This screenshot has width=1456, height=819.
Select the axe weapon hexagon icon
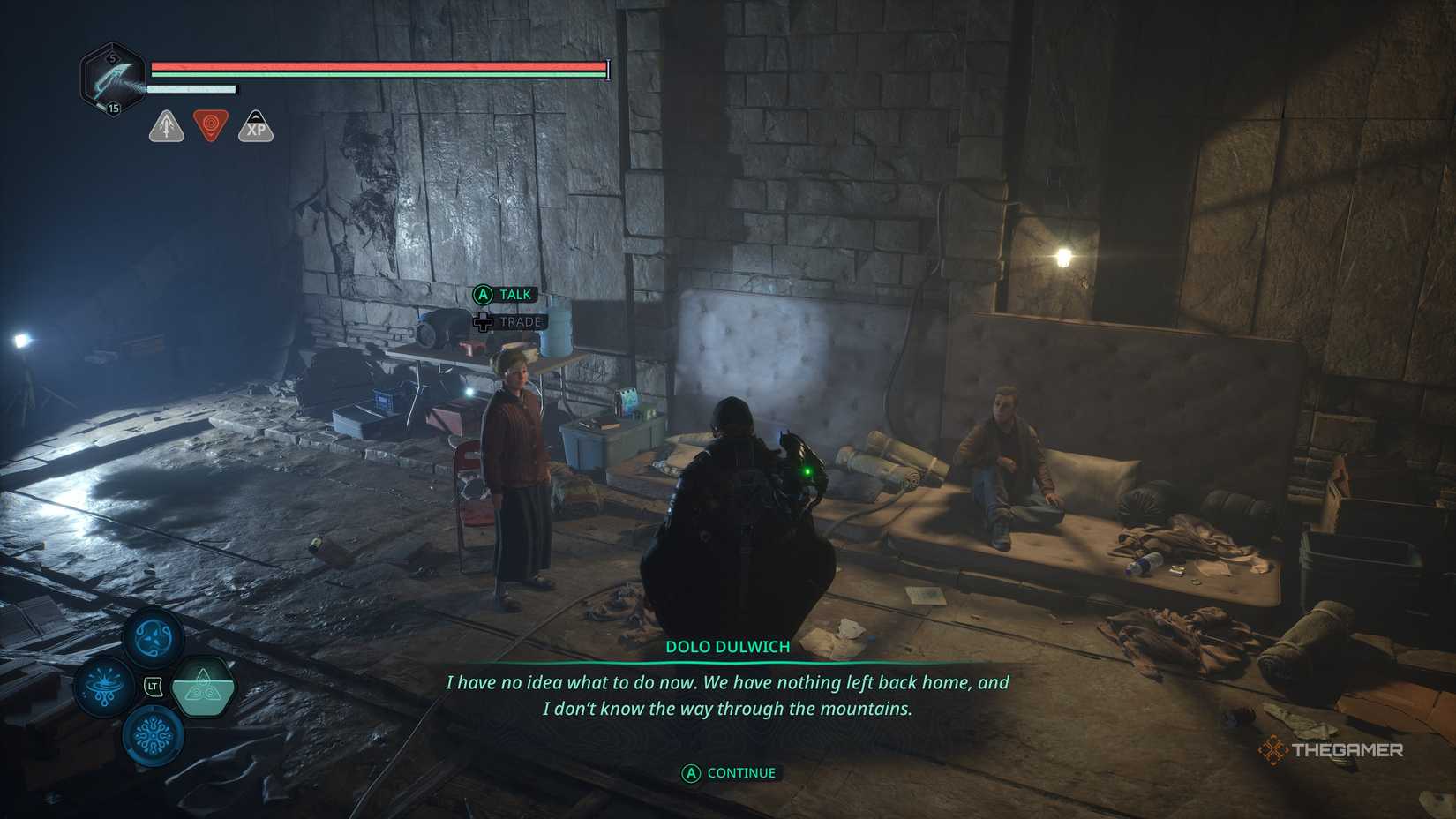tap(113, 79)
